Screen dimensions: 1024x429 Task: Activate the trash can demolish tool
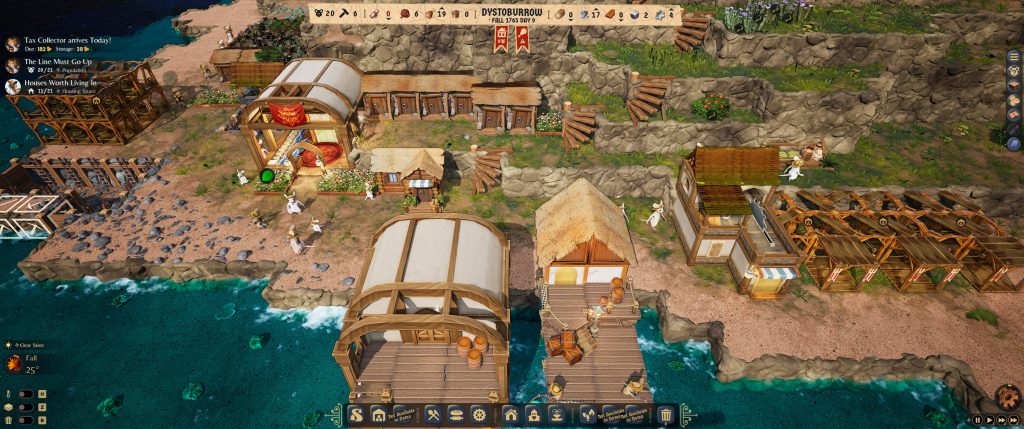[666, 414]
